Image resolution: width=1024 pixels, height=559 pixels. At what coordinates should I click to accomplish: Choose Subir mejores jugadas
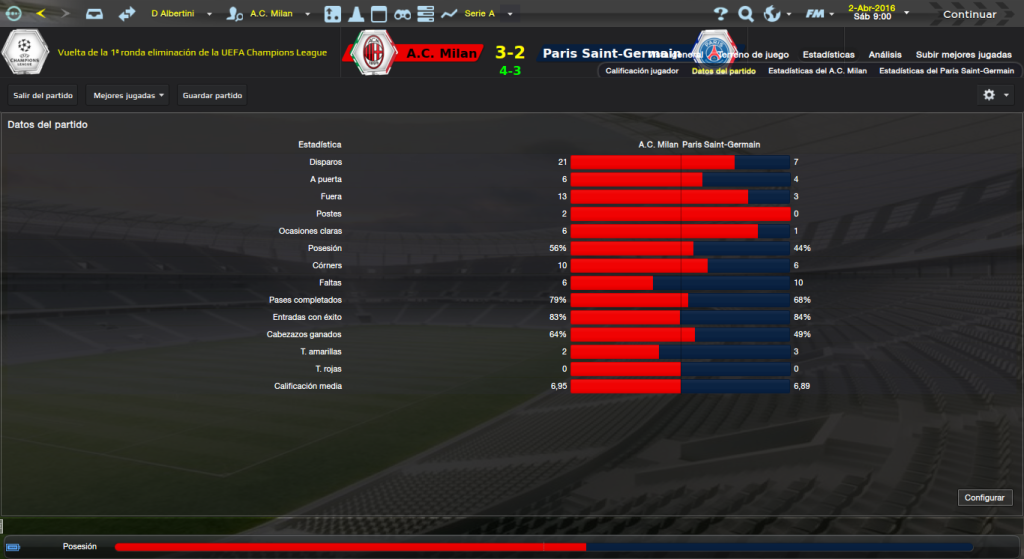[x=963, y=54]
